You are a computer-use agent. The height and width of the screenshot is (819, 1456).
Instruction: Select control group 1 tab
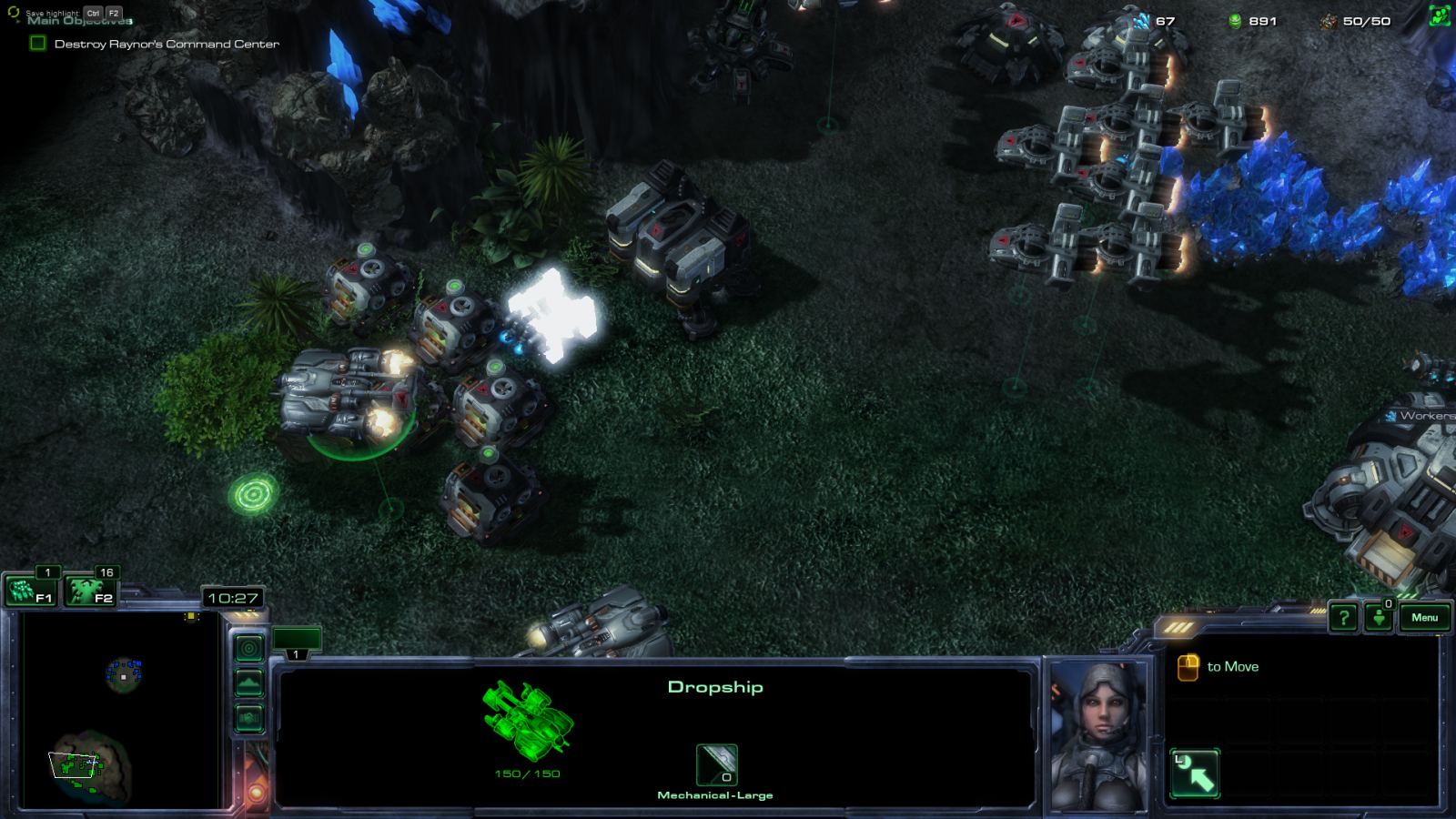(296, 642)
